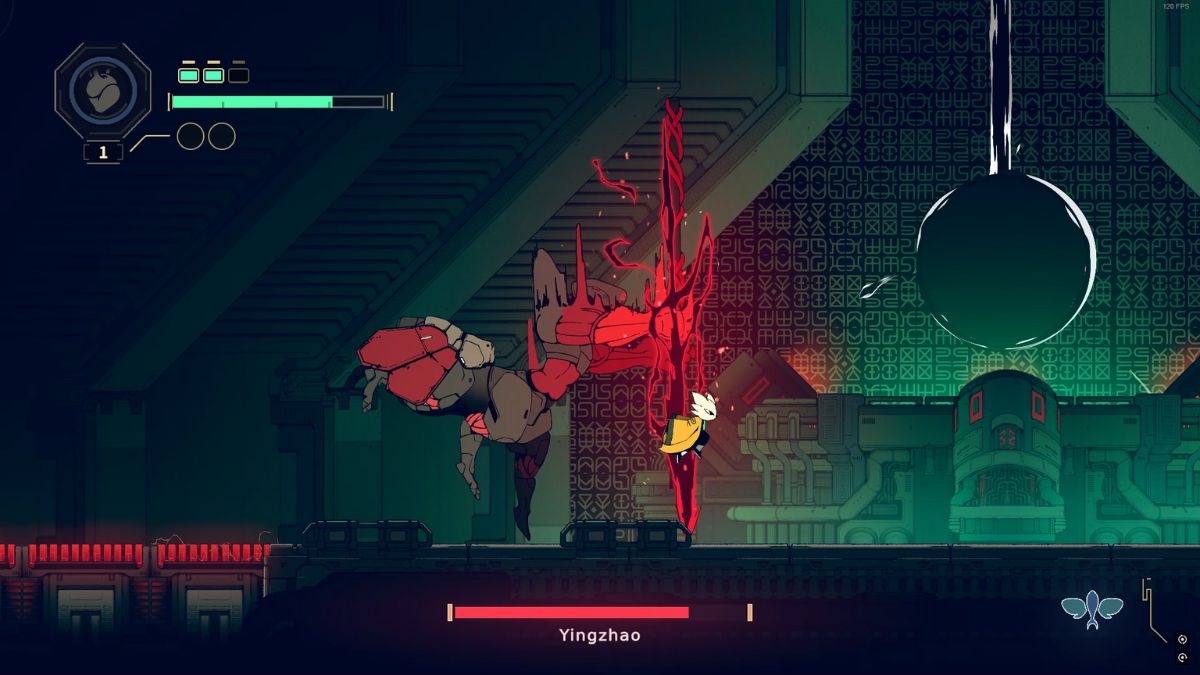The image size is (1200, 675).
Task: Activate the butterfly ability icon
Action: (1092, 607)
